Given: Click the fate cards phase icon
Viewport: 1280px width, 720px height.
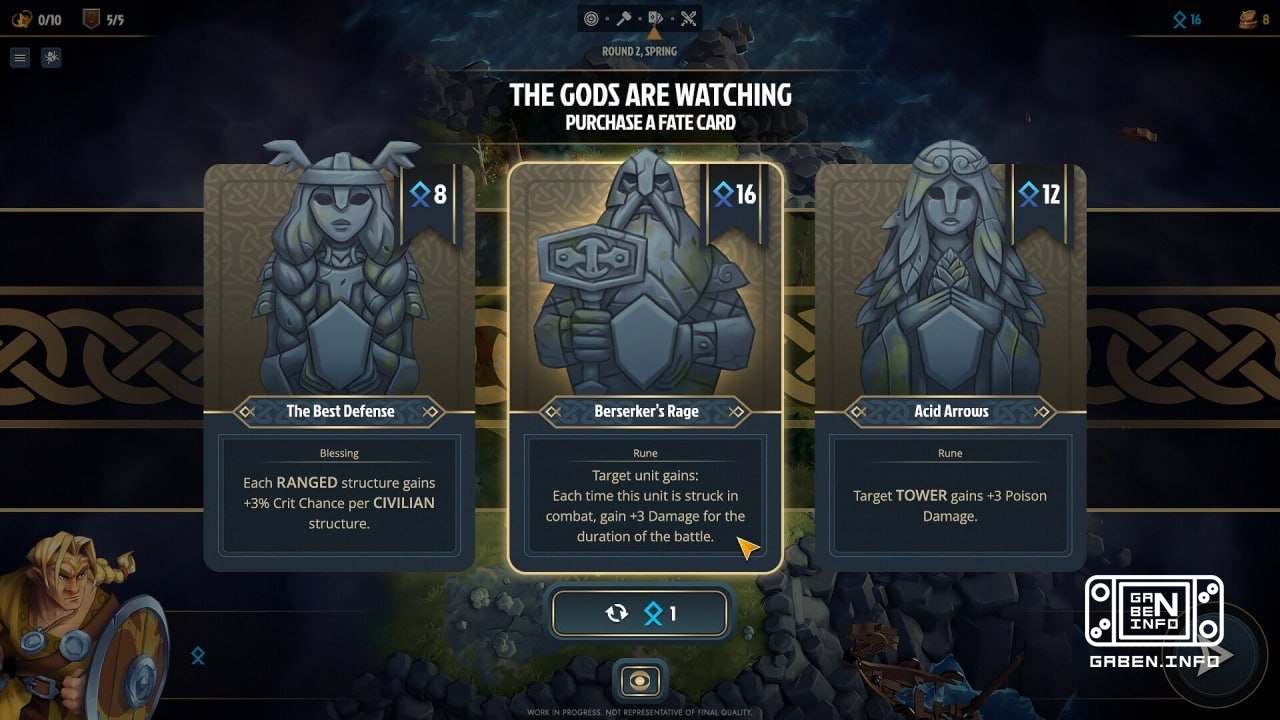Looking at the screenshot, I should (656, 17).
